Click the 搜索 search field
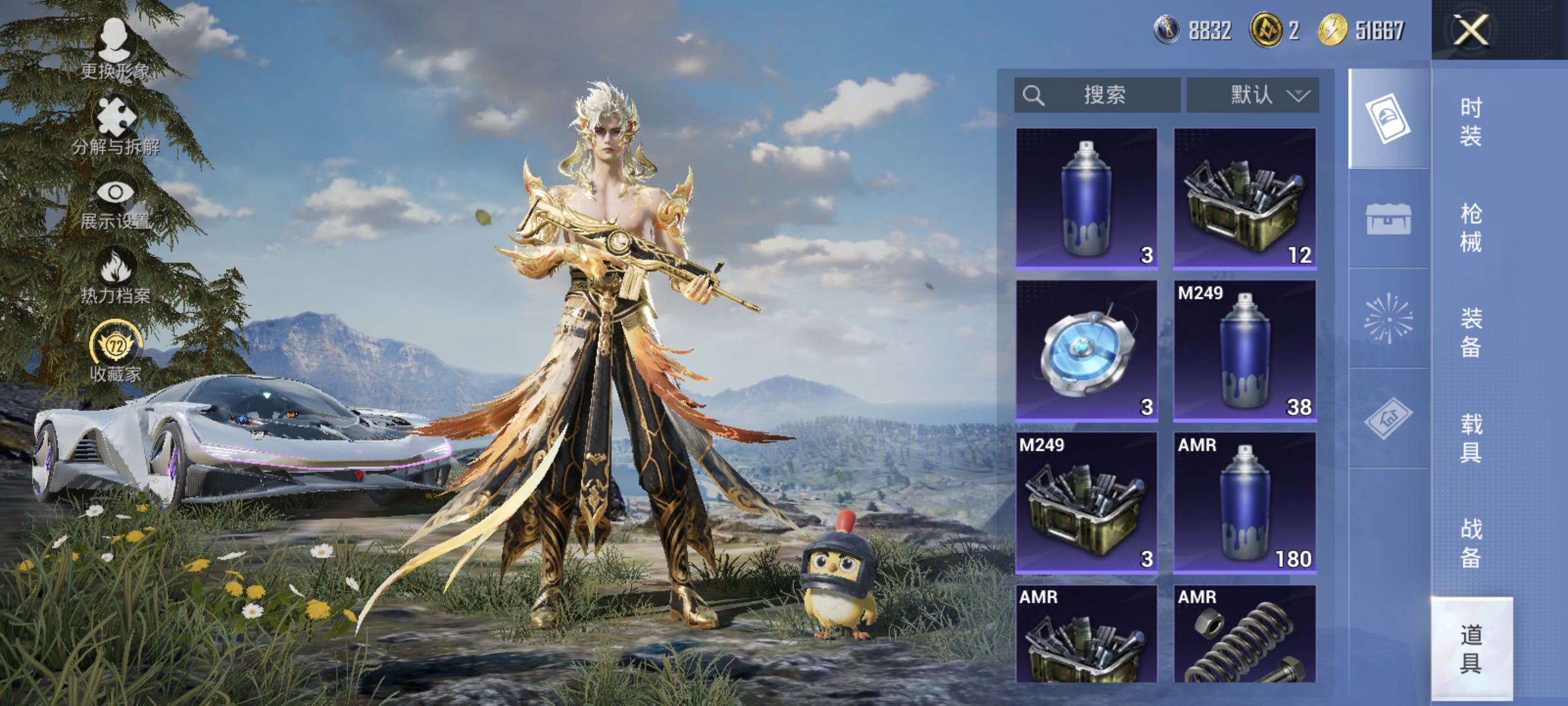1568x706 pixels. pos(1098,95)
